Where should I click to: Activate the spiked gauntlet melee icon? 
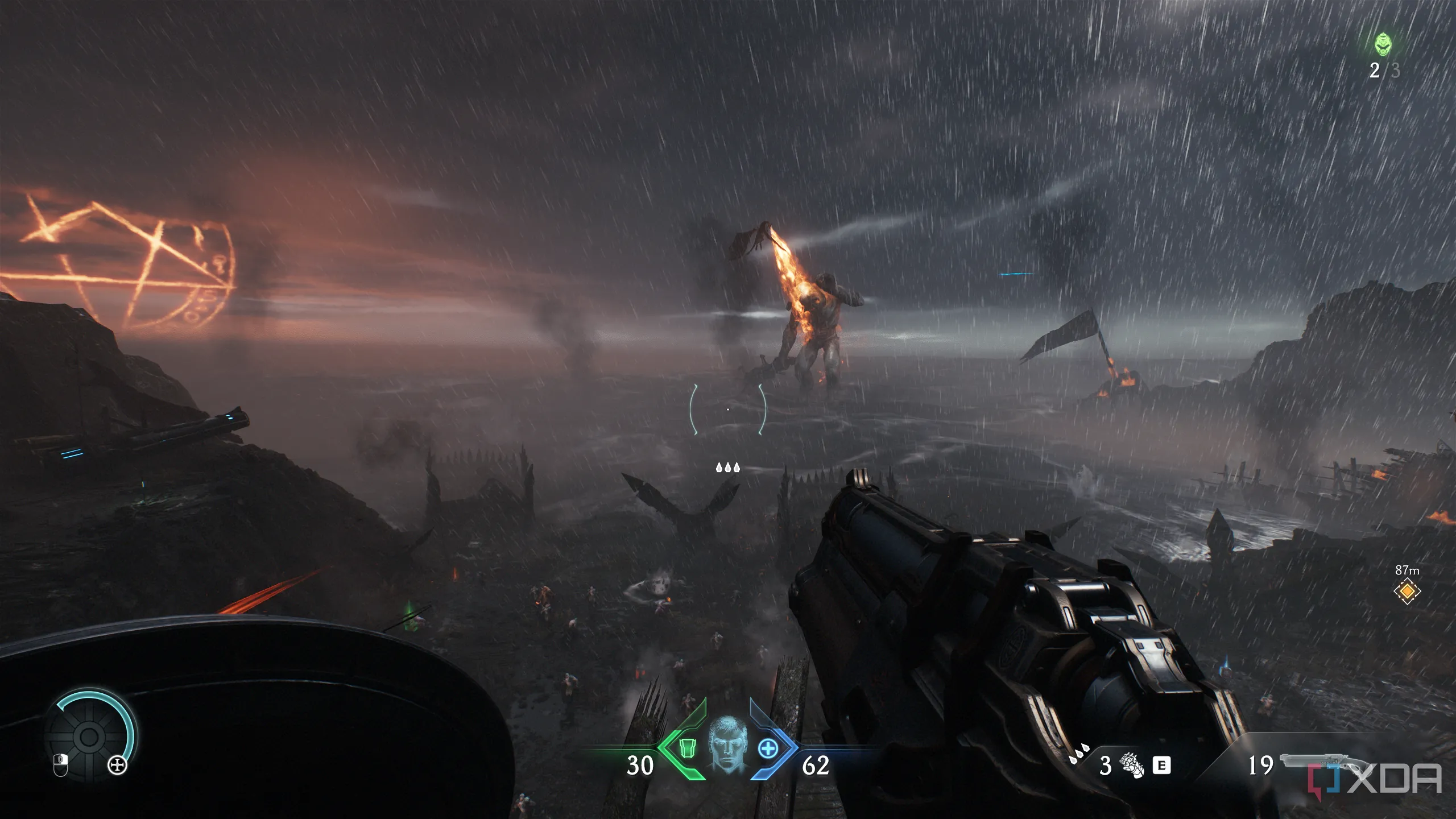tap(1131, 764)
